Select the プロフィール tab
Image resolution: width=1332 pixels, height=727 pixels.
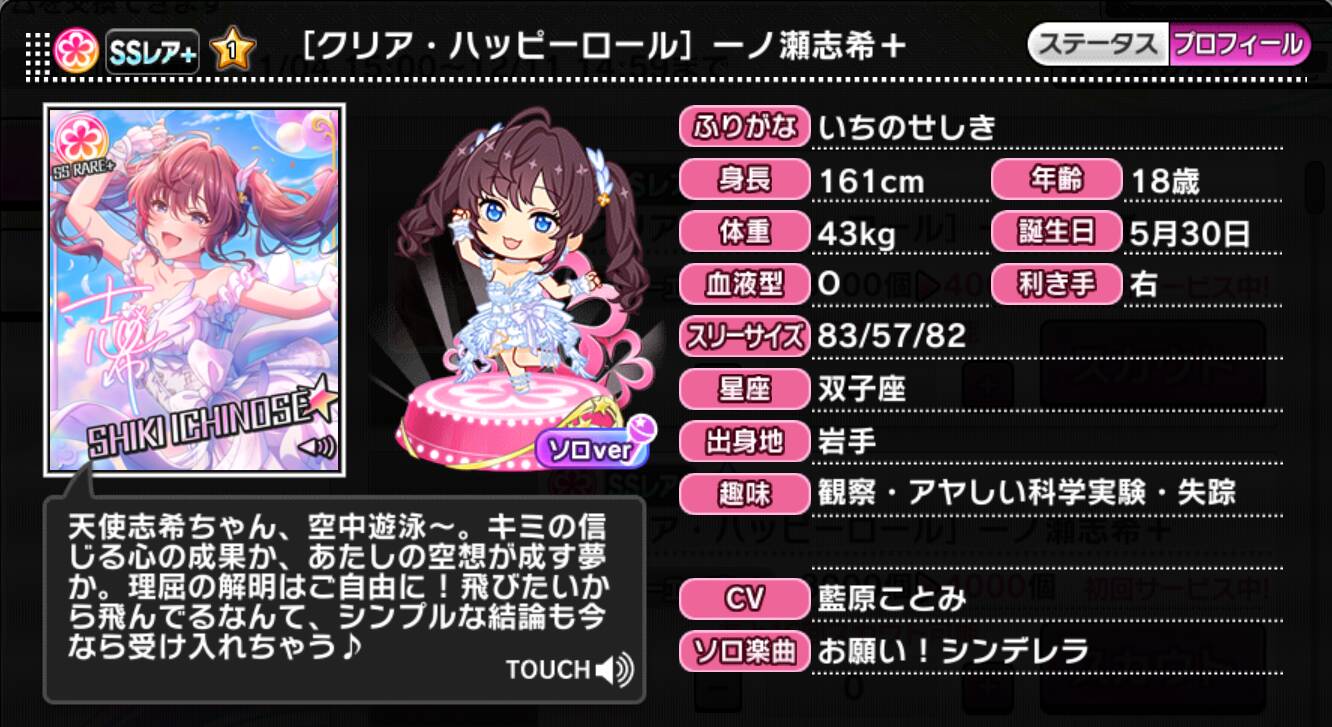click(x=1240, y=43)
